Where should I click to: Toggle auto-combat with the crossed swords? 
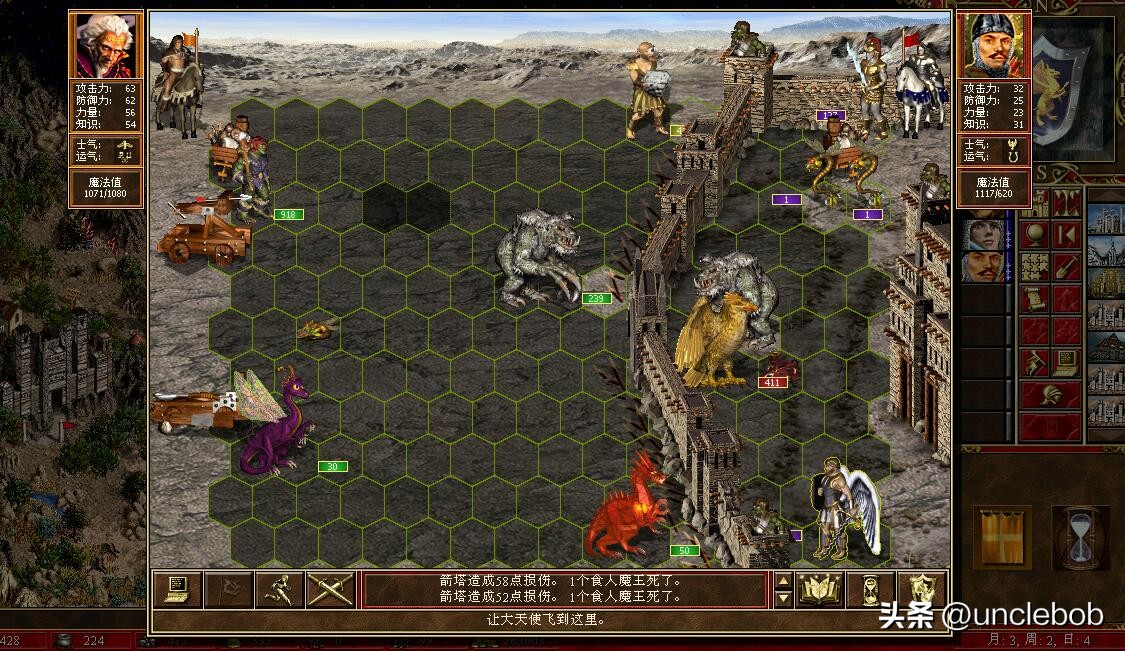(x=330, y=590)
